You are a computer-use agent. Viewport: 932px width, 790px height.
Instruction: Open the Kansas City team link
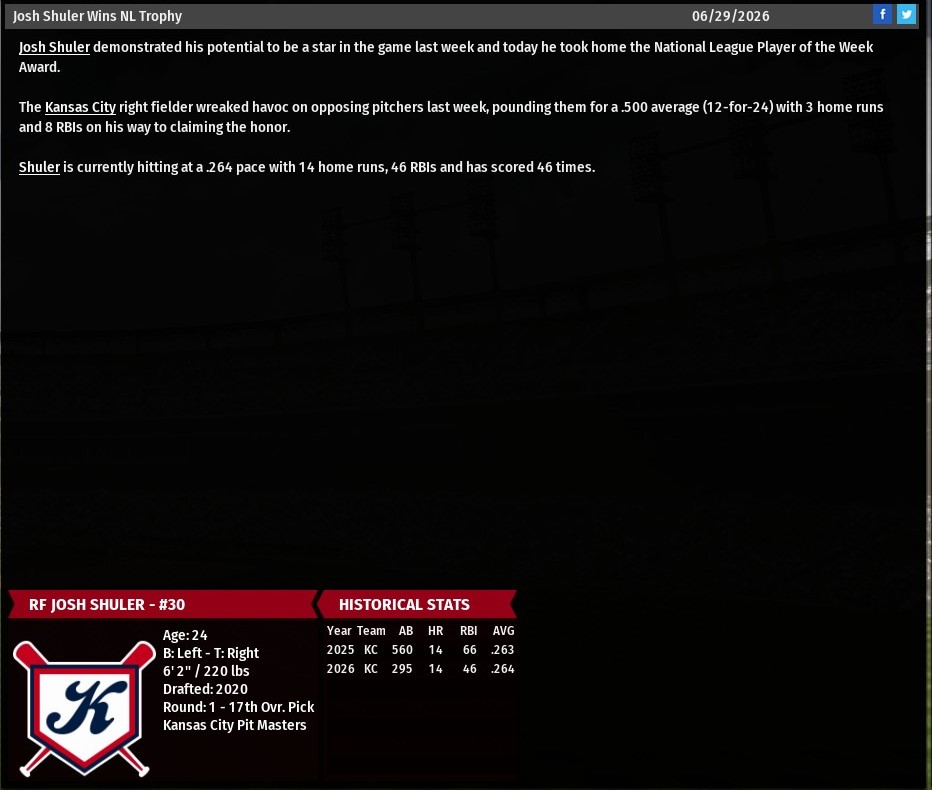[80, 107]
